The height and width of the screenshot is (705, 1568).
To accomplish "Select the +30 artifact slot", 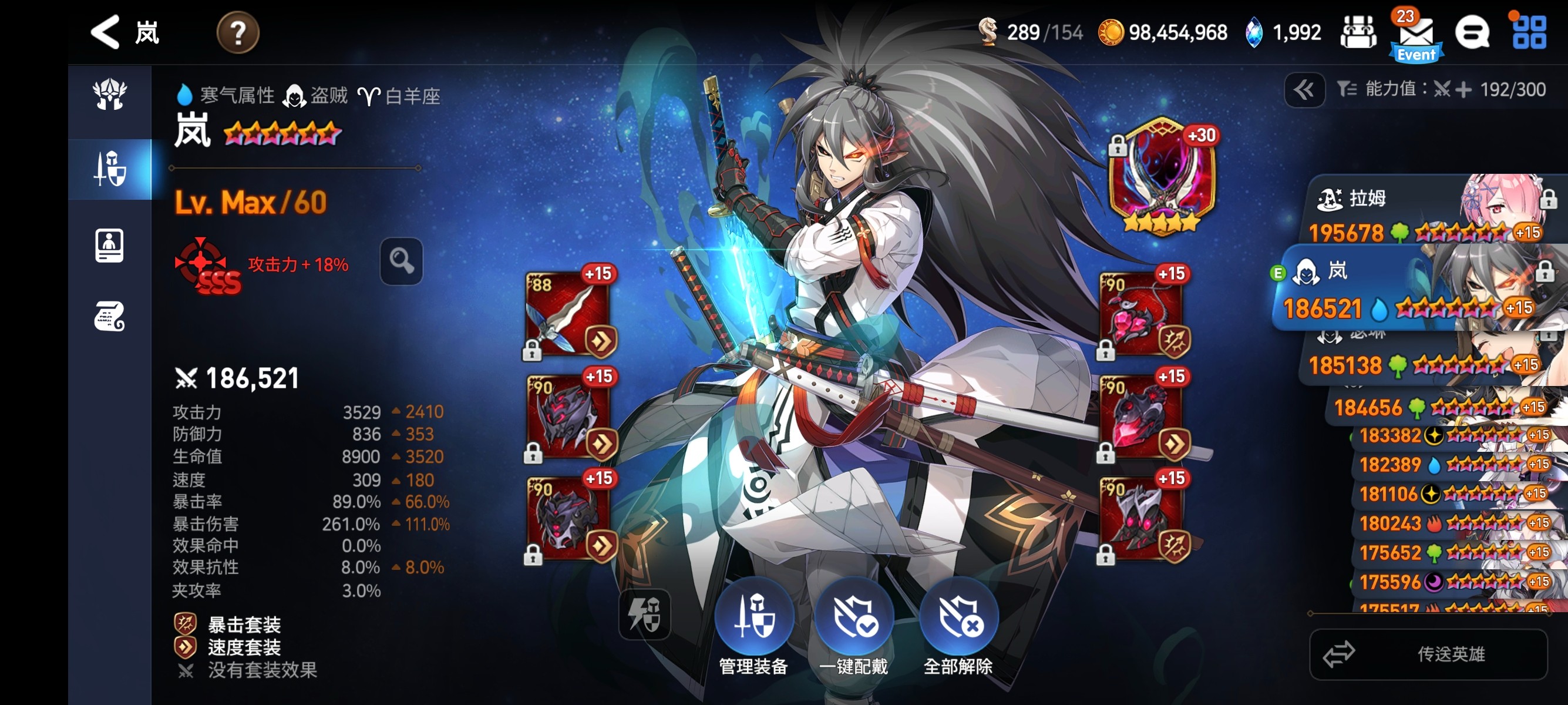I will tap(1162, 174).
